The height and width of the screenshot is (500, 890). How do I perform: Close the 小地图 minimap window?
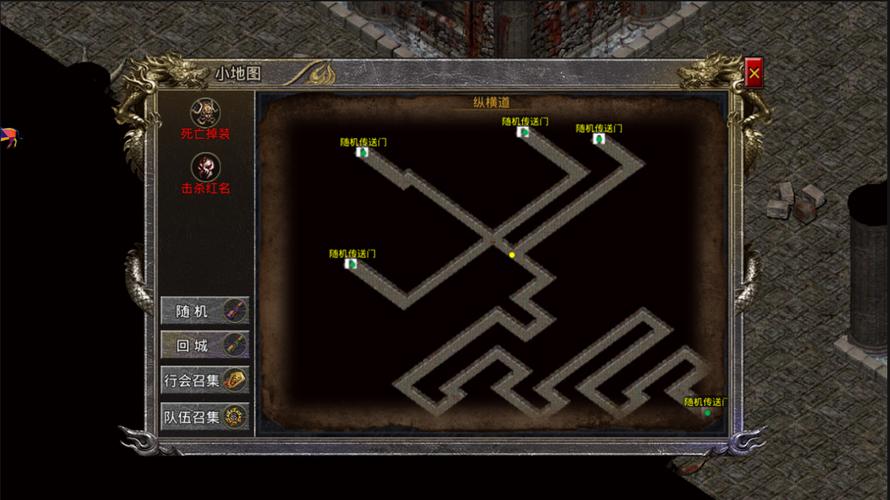pyautogui.click(x=754, y=73)
